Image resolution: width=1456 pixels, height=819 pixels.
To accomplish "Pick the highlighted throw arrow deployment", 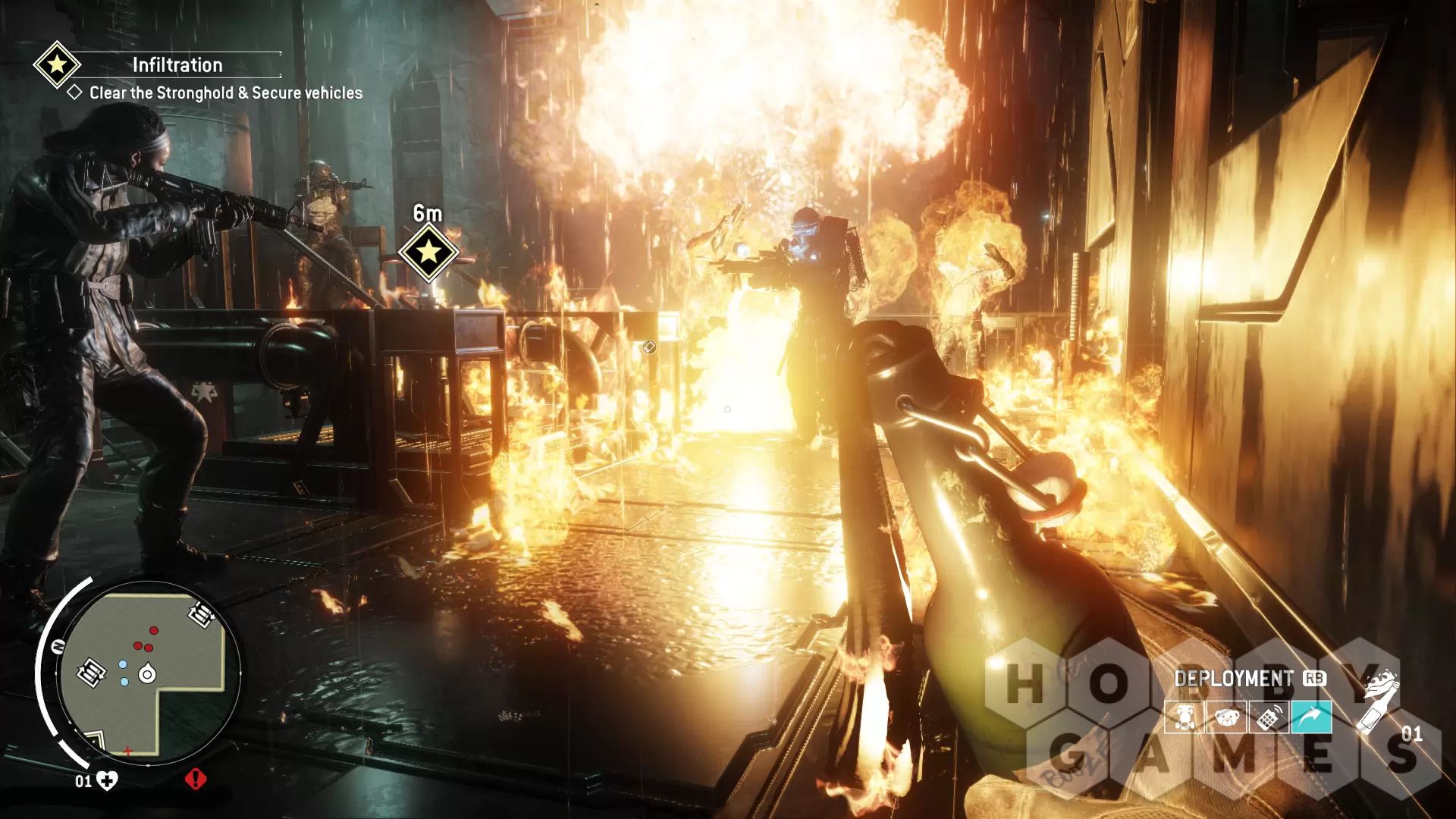I will click(x=1311, y=718).
